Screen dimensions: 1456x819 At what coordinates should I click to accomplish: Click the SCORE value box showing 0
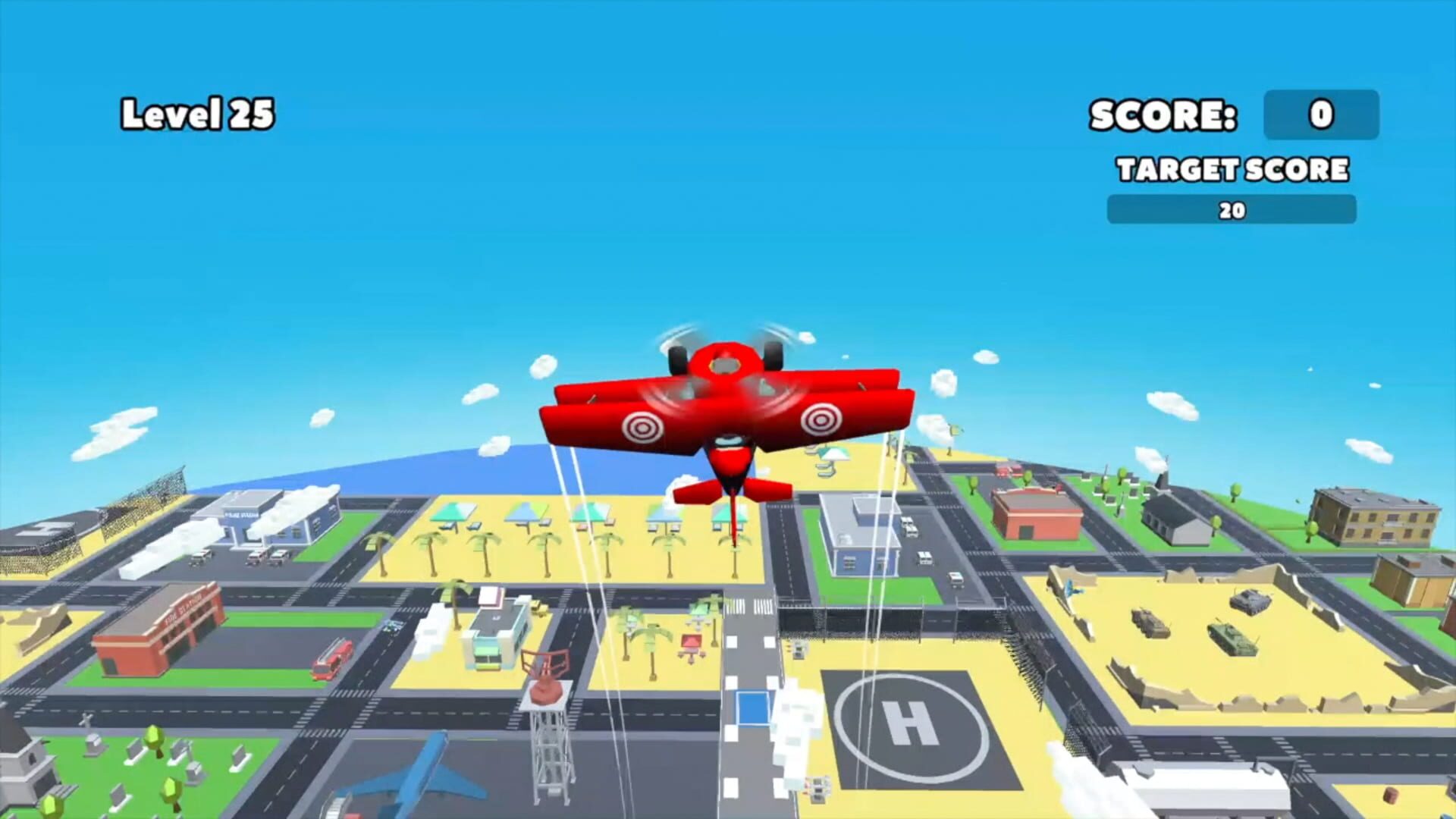[1321, 115]
